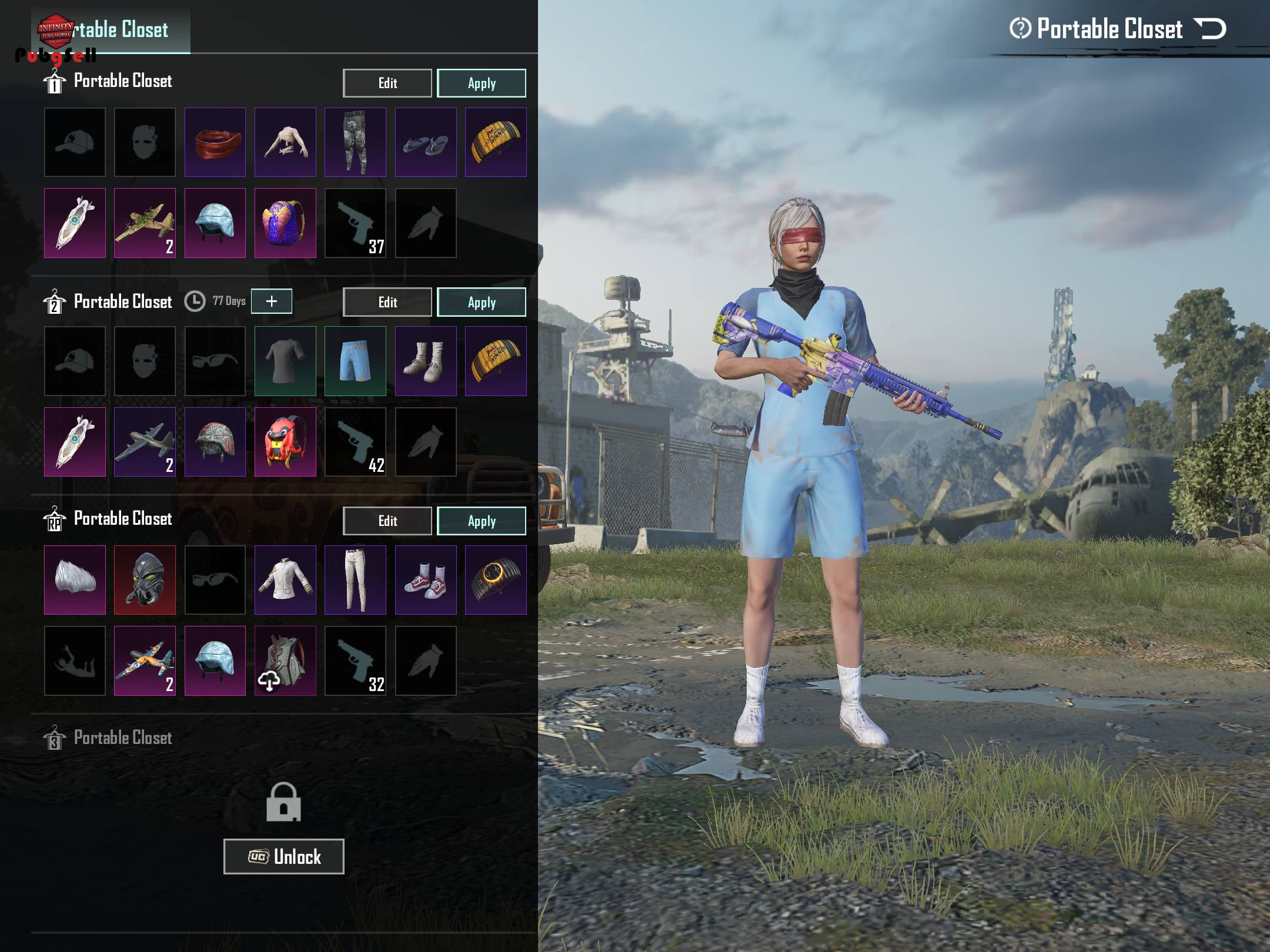Select the orange and blue plane skin
The image size is (1270, 952).
[x=145, y=661]
